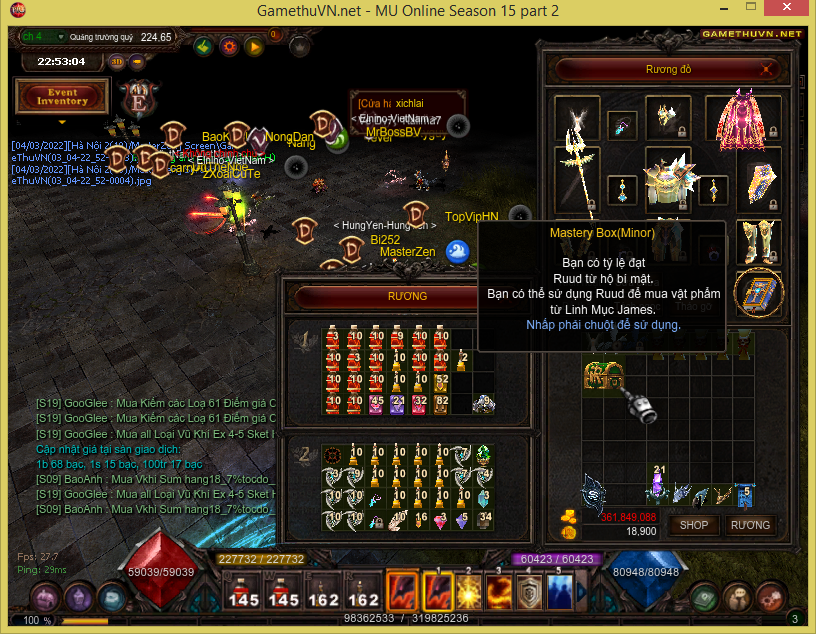This screenshot has height=634, width=816.
Task: Click the orange gear settings icon
Action: 229,46
